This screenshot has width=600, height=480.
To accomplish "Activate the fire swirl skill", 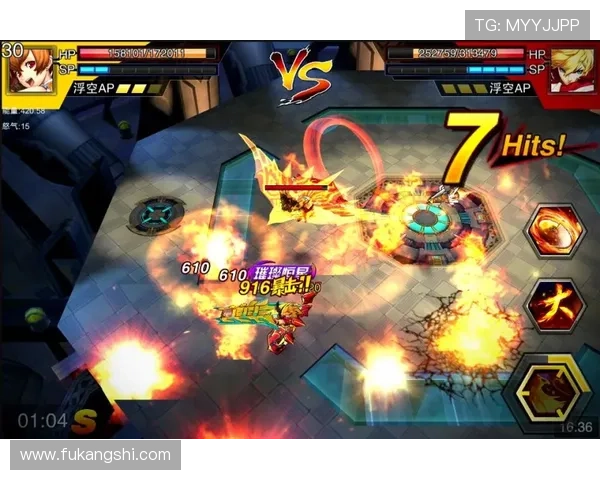I will coord(554,232).
